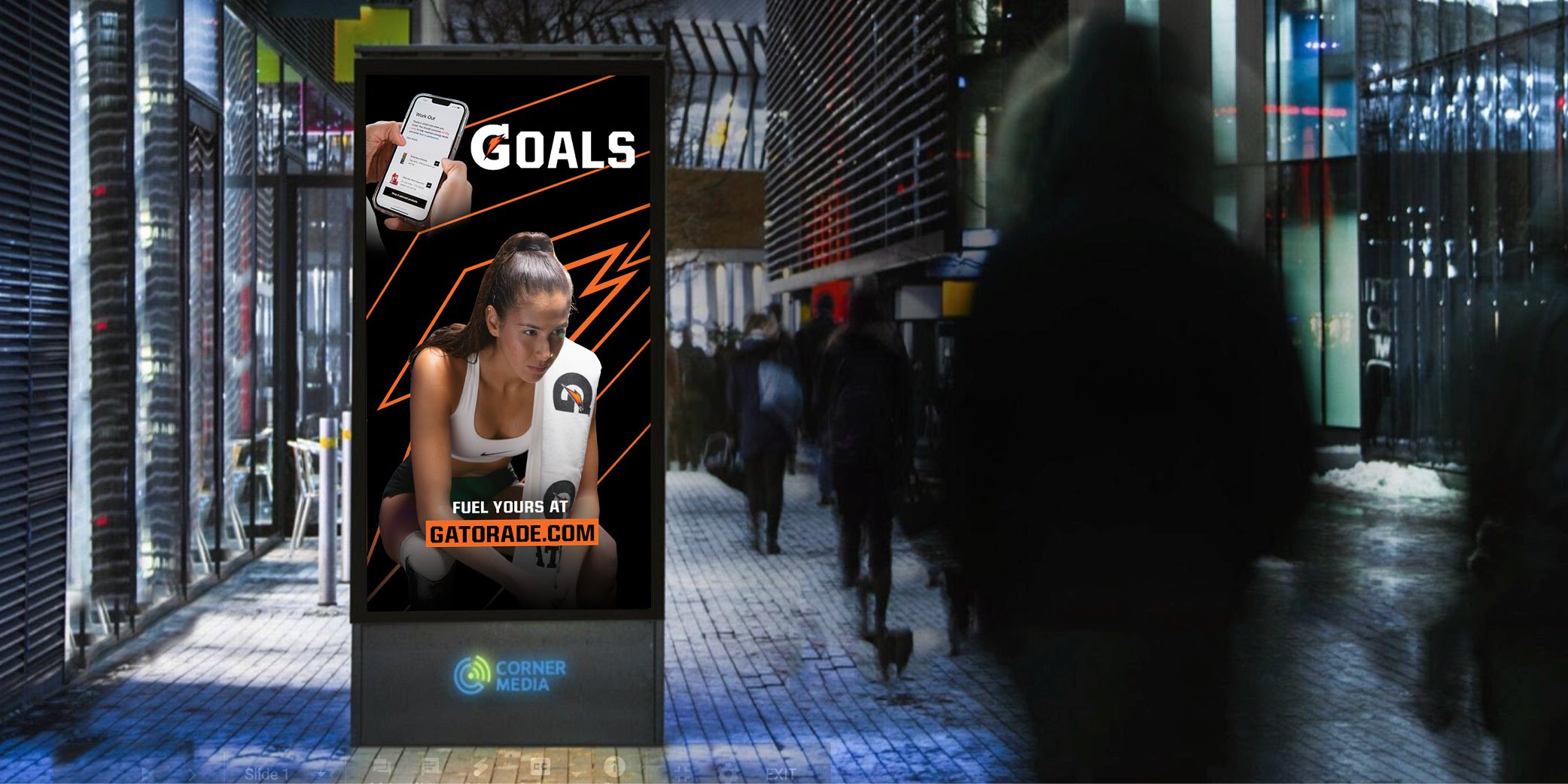Open the speaker notes icon
The image size is (1568, 784).
pyautogui.click(x=431, y=768)
